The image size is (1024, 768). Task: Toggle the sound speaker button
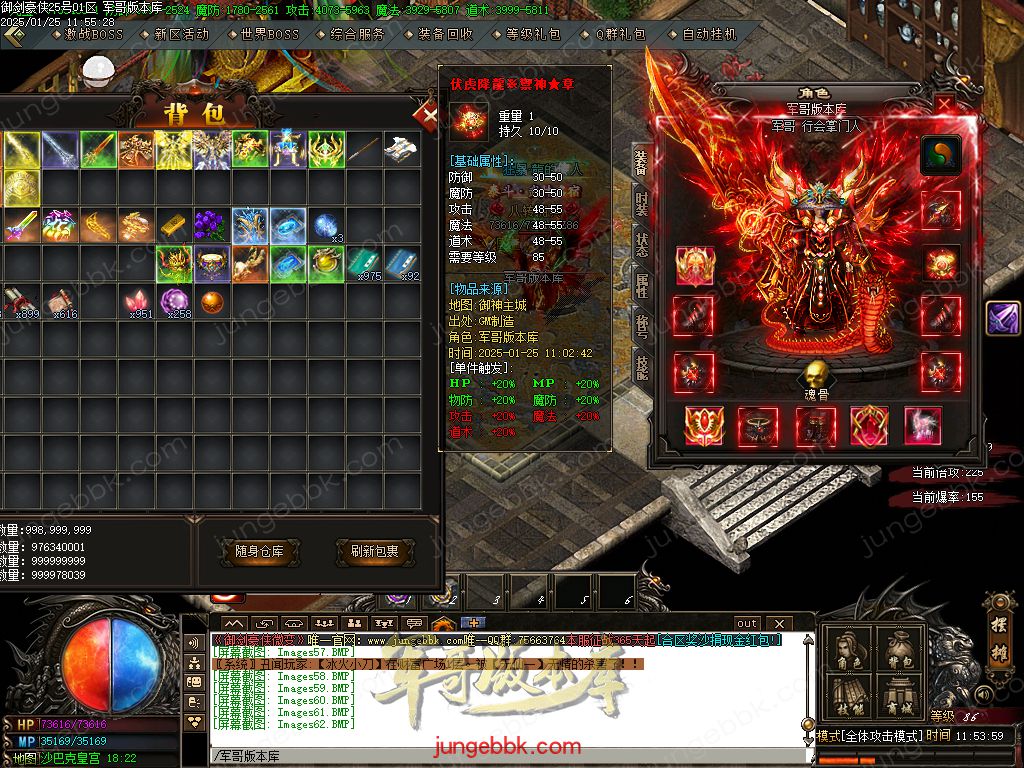pos(984,693)
